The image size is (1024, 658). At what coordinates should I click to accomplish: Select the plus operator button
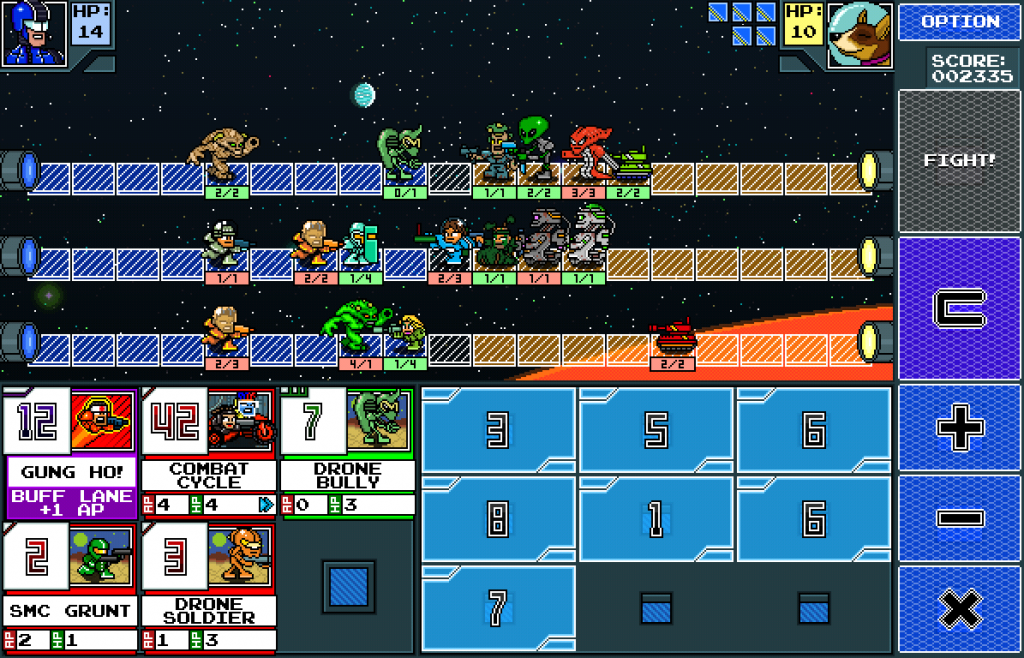[x=959, y=429]
